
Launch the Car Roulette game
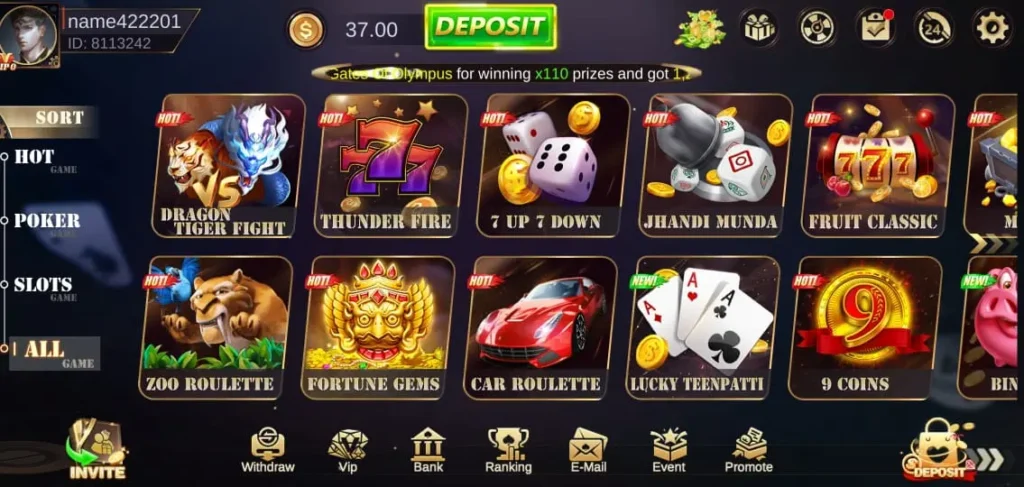pos(540,327)
